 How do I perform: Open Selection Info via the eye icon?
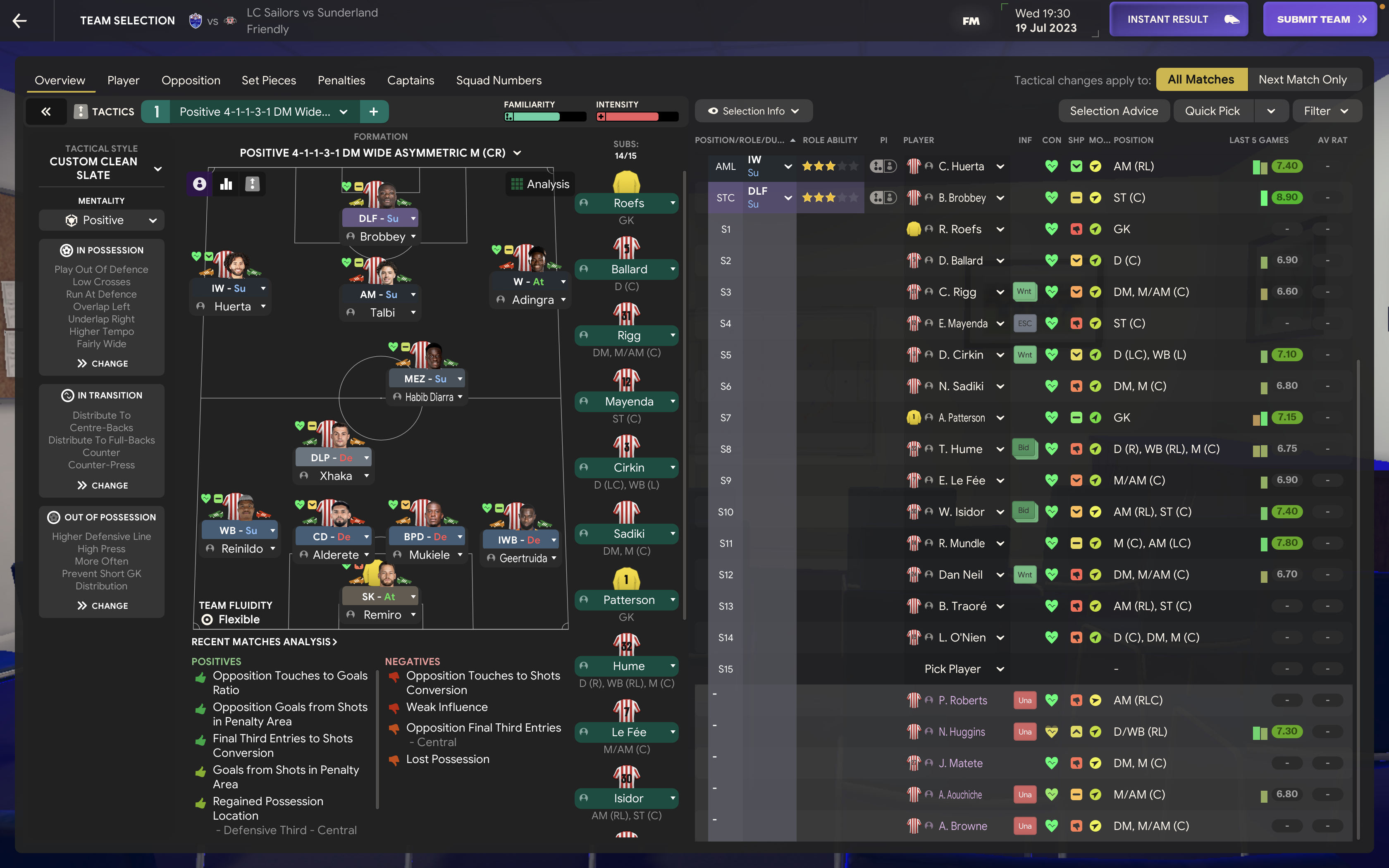[x=754, y=110]
